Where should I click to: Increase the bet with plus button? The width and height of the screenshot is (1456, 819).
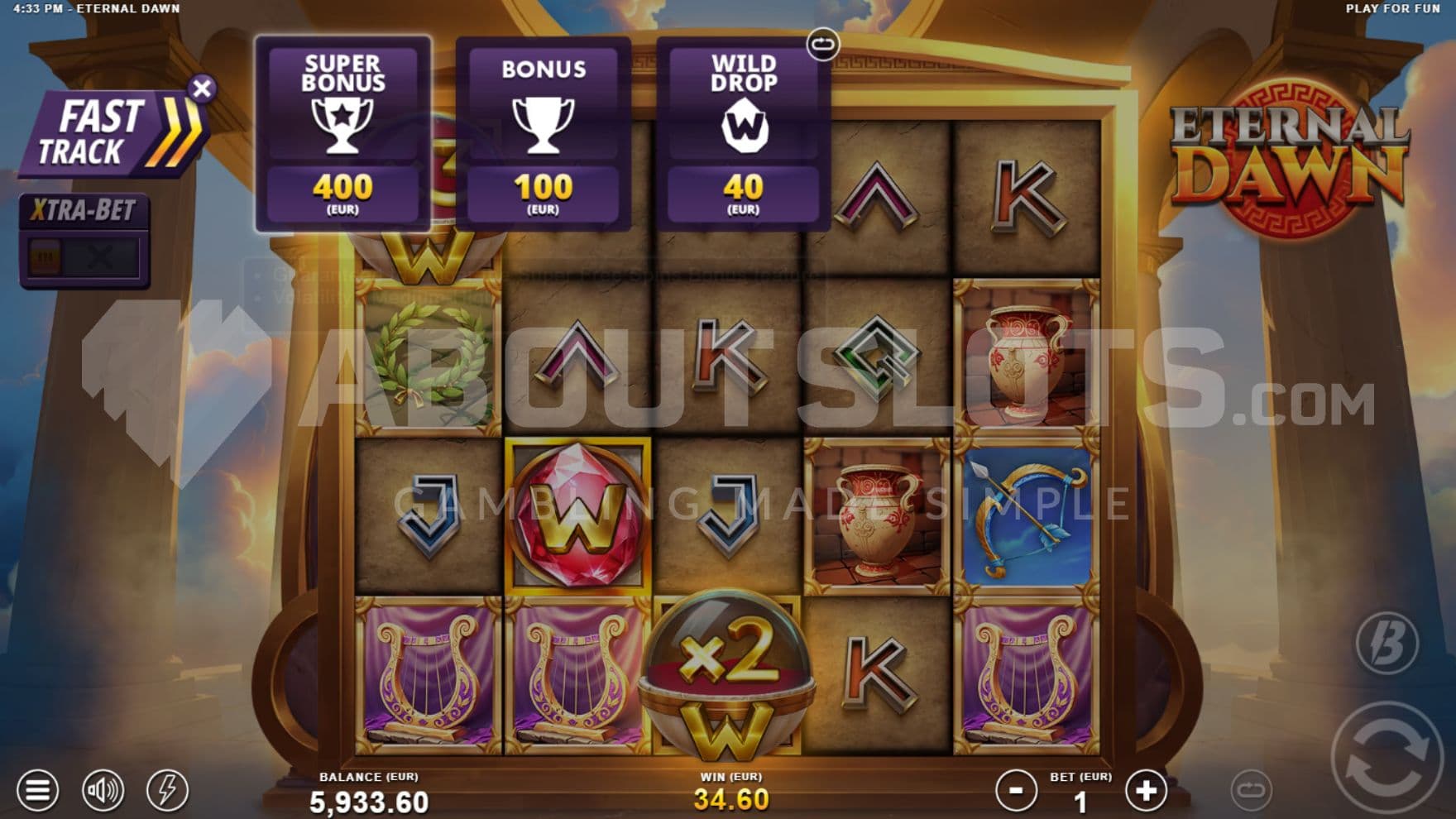pyautogui.click(x=1146, y=791)
